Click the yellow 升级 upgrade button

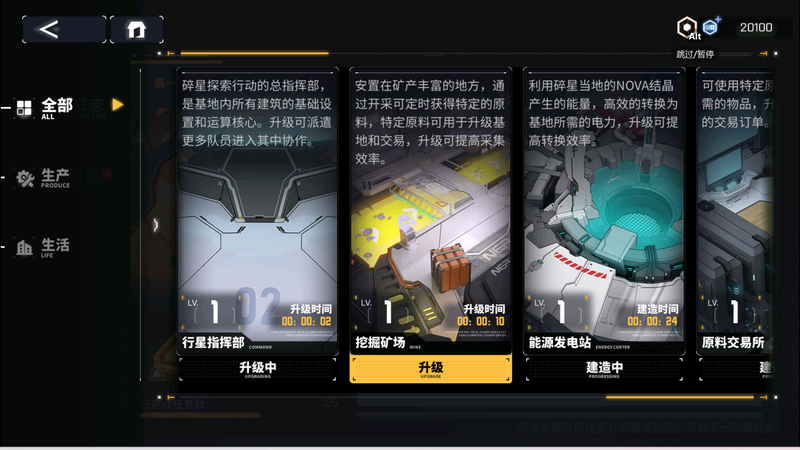[x=430, y=368]
